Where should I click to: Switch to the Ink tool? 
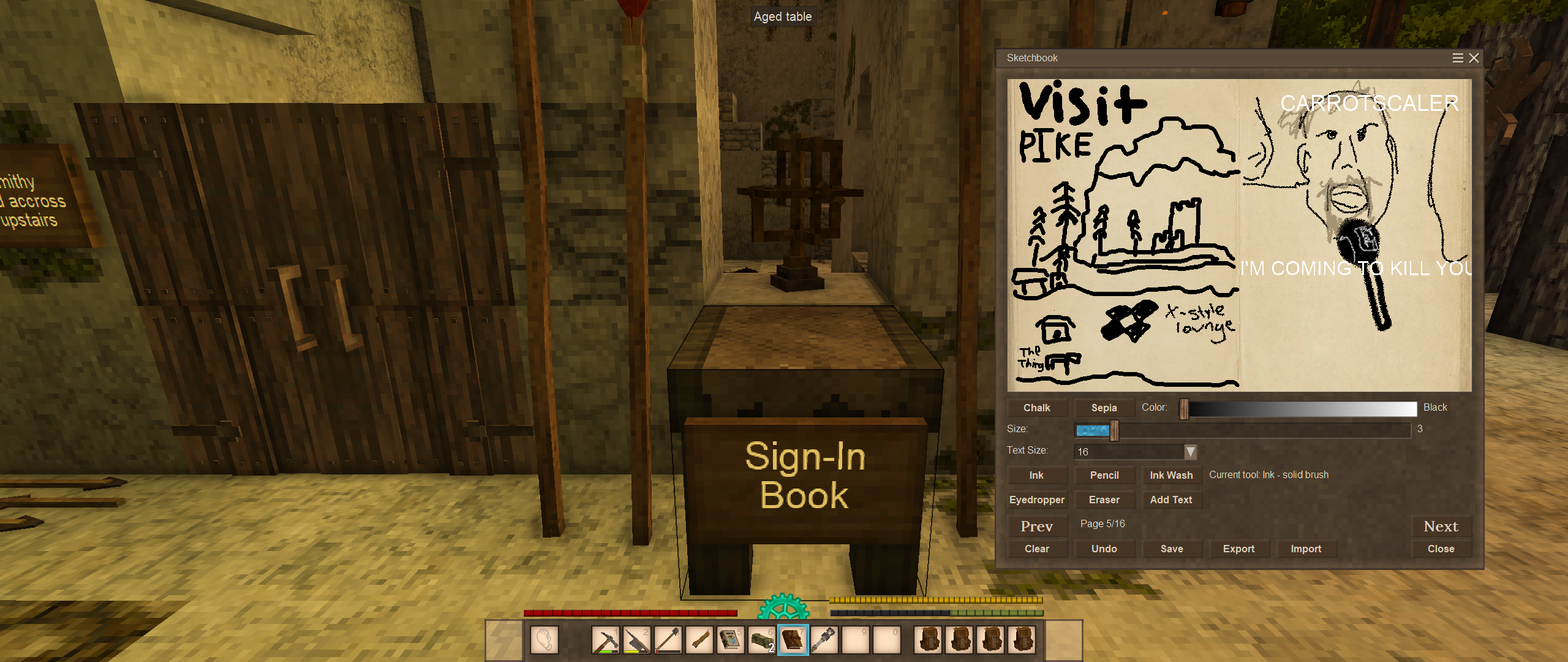tap(1036, 475)
